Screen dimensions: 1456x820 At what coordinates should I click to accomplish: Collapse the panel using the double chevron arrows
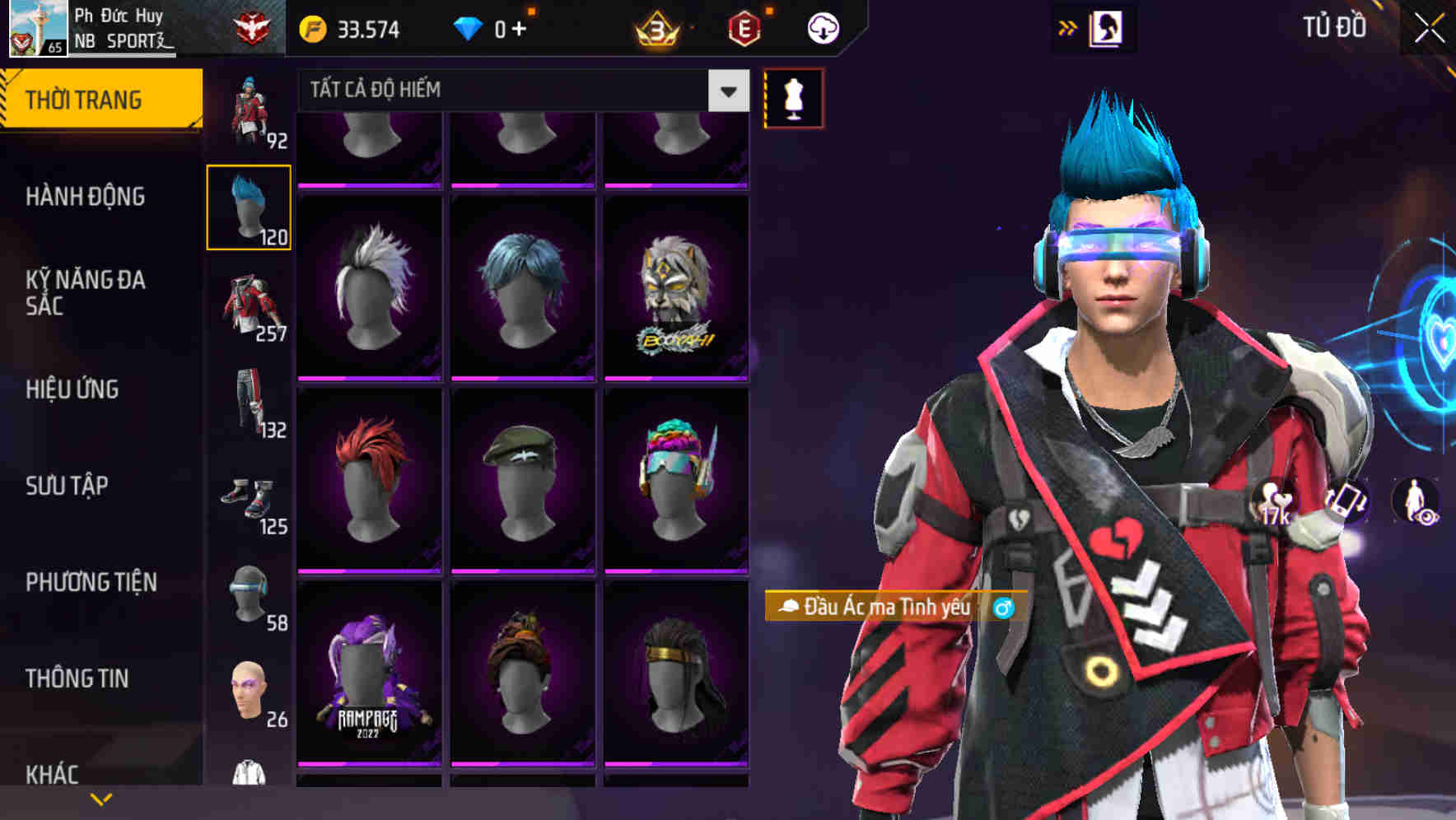(x=1068, y=26)
